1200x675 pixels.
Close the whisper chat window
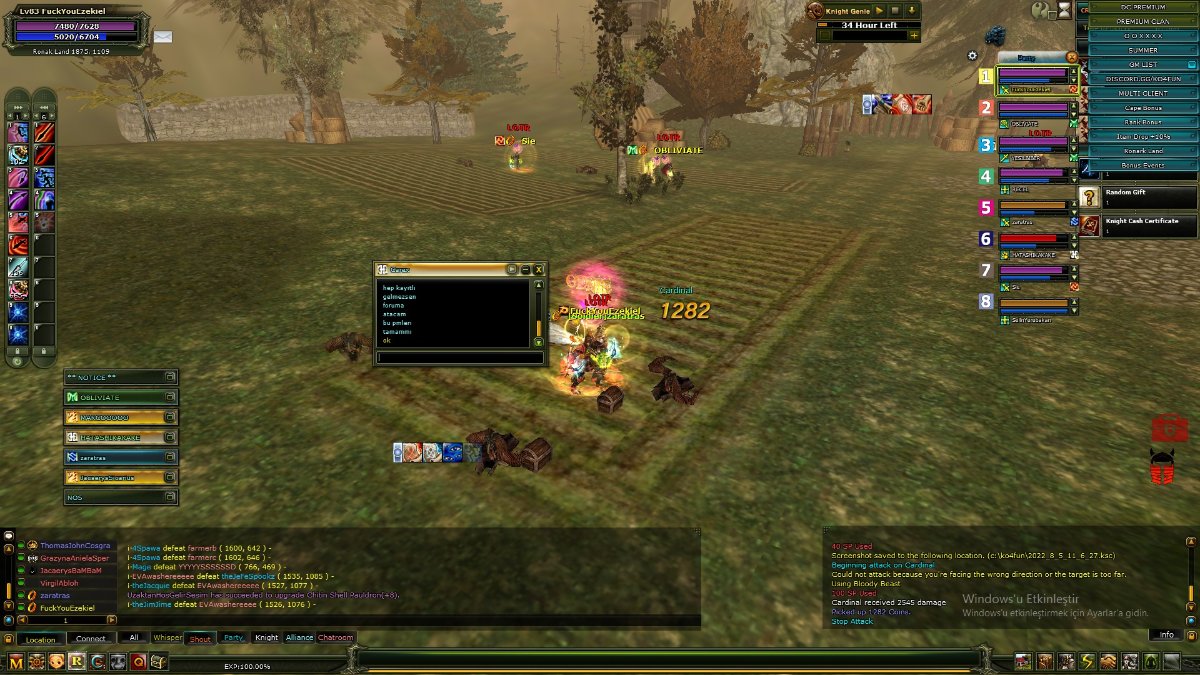click(539, 269)
